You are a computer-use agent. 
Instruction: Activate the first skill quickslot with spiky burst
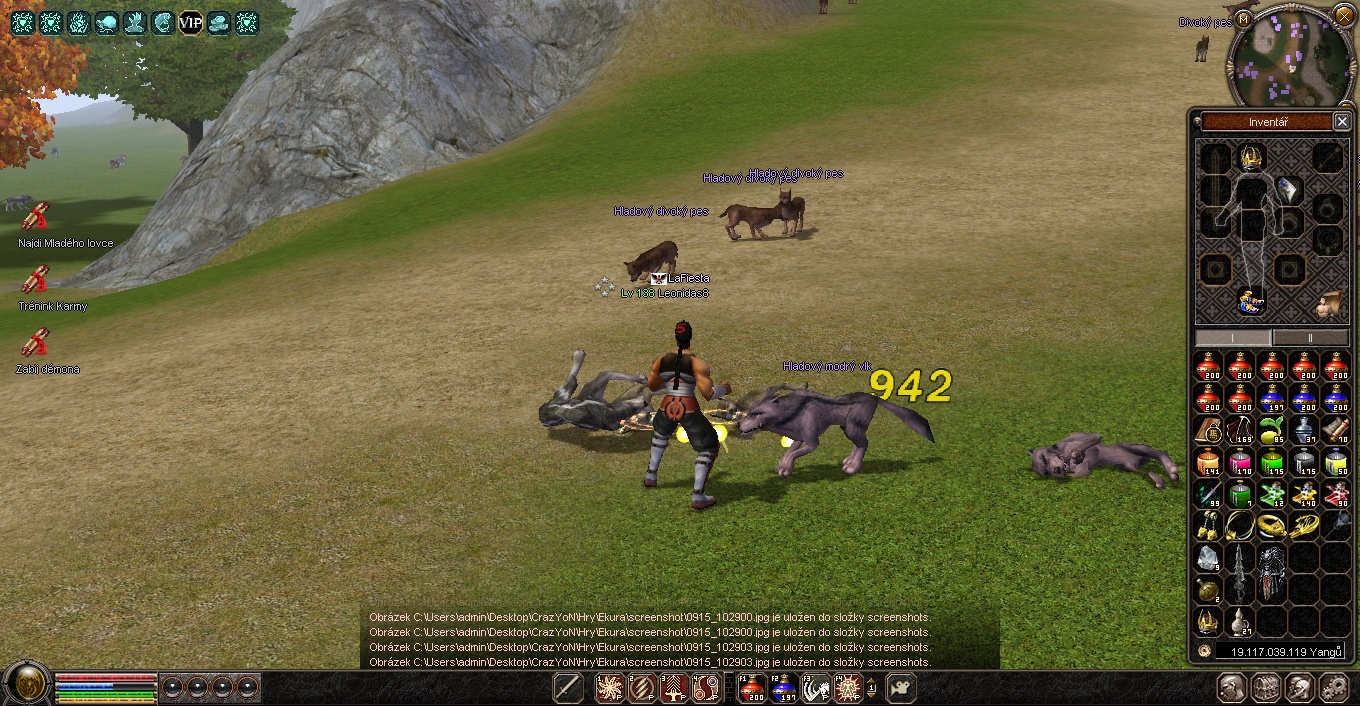pyautogui.click(x=610, y=688)
